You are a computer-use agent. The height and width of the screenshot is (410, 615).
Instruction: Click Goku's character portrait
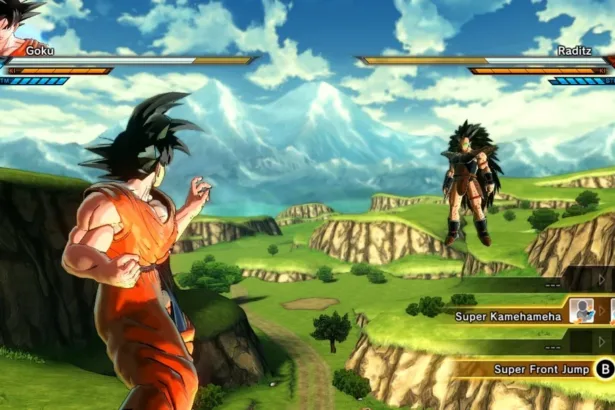(18, 25)
